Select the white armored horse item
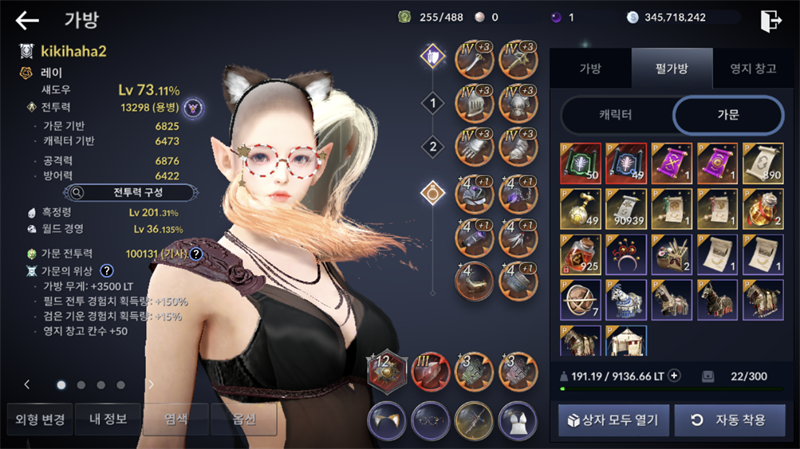The image size is (800, 449). coord(626,299)
